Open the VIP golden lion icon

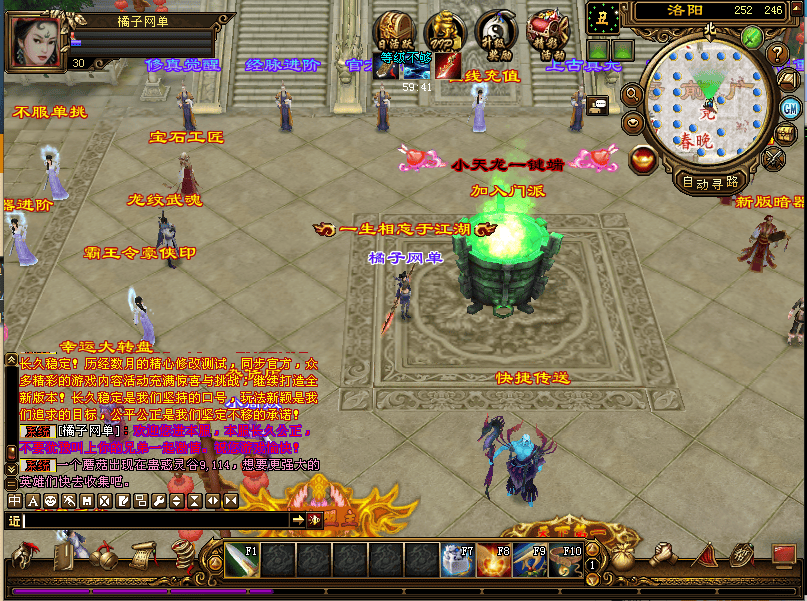pos(445,32)
